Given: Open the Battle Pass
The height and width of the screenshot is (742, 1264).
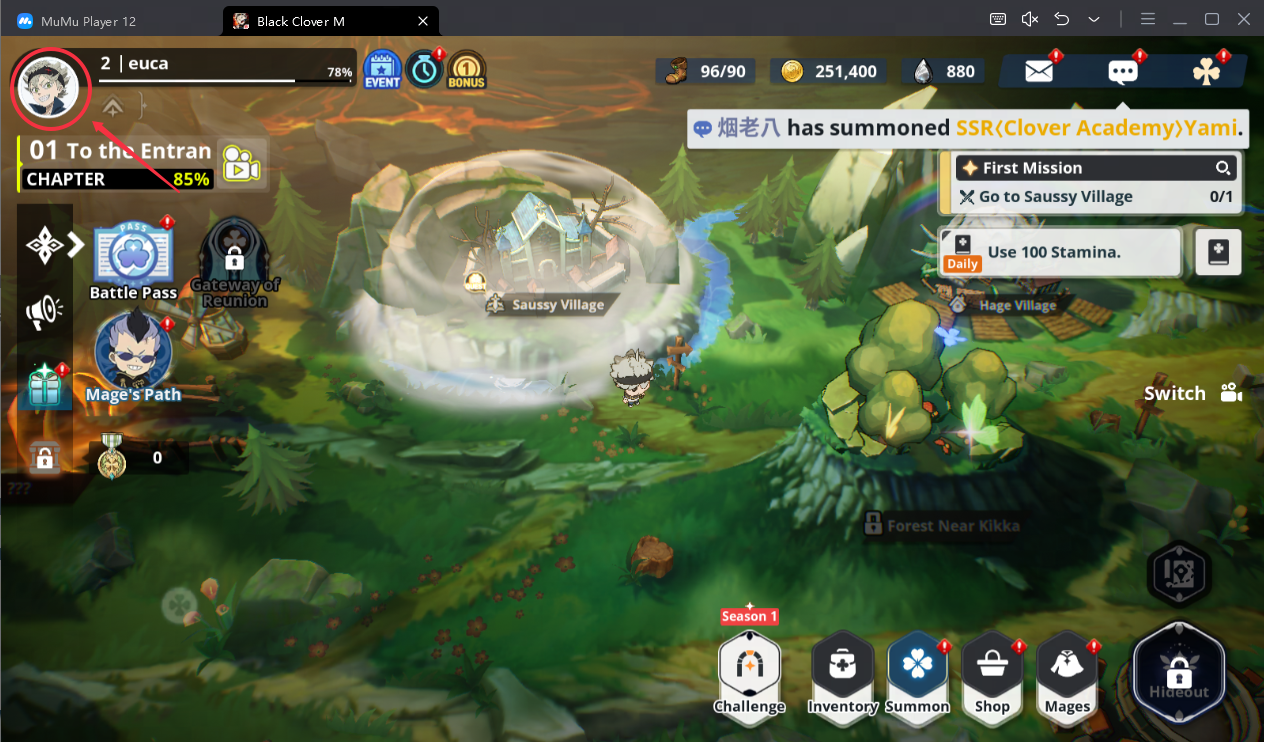Looking at the screenshot, I should tap(133, 257).
